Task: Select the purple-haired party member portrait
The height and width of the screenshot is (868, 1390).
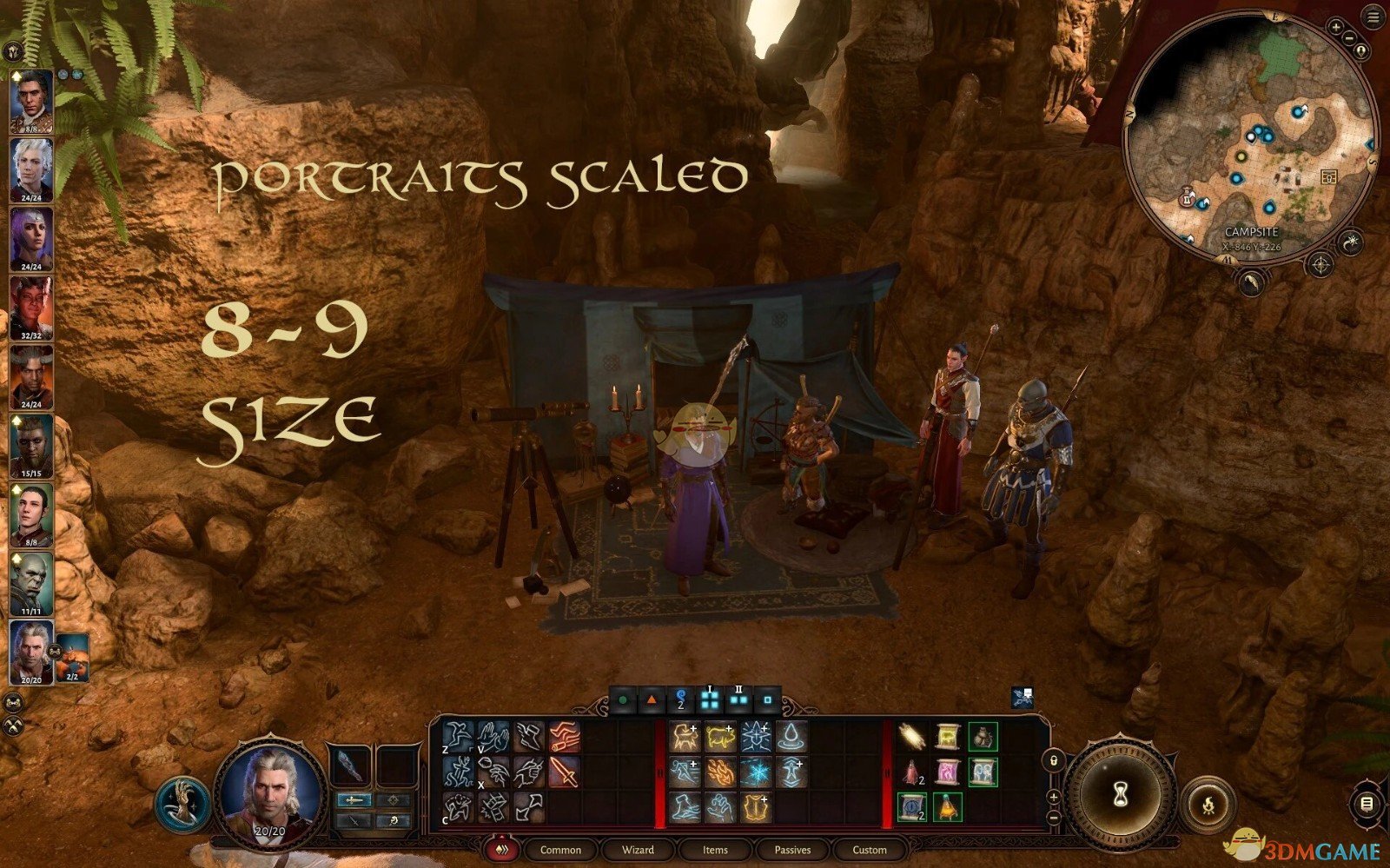Action: coord(31,239)
